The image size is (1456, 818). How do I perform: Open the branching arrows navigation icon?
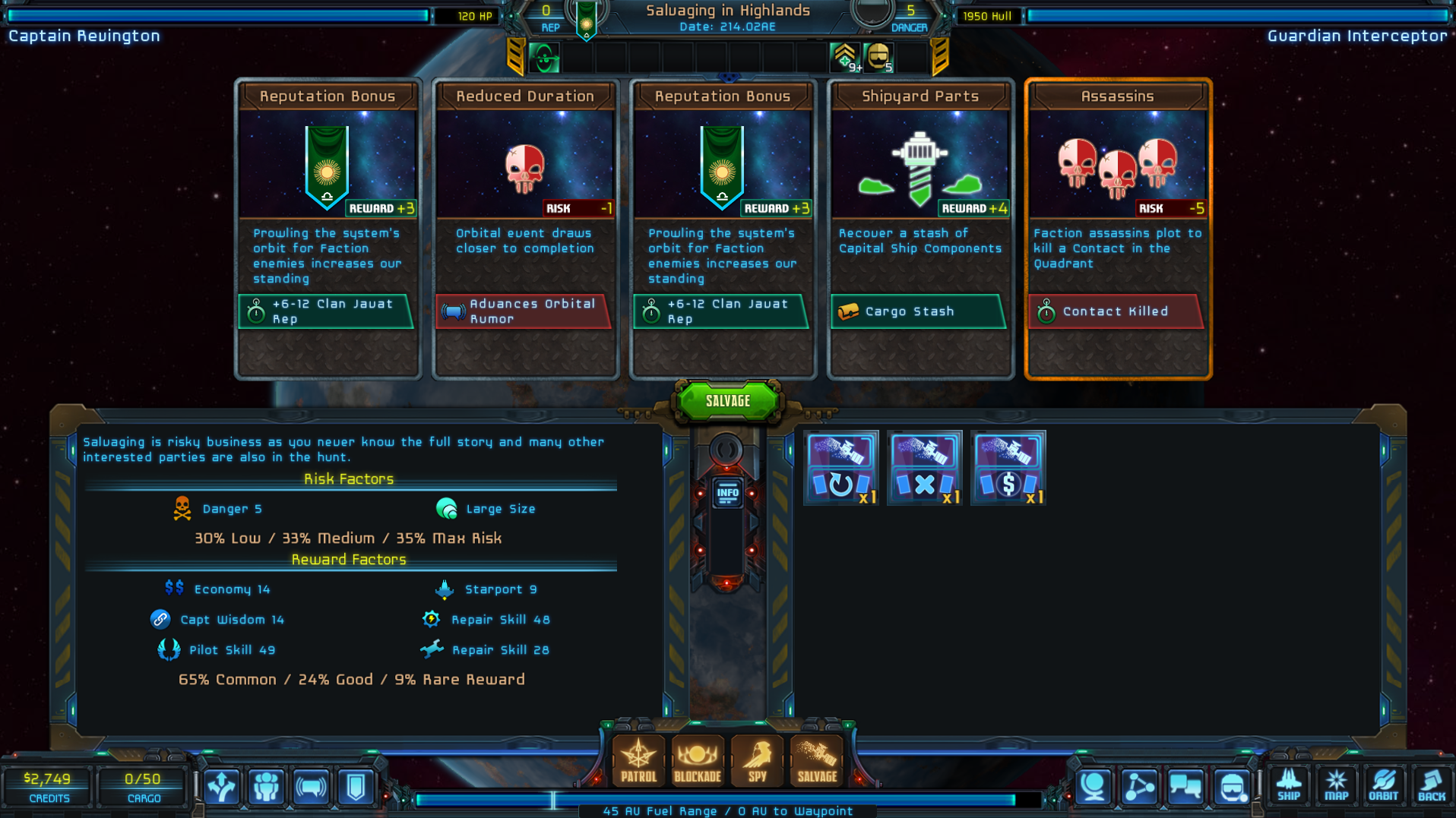point(221,787)
